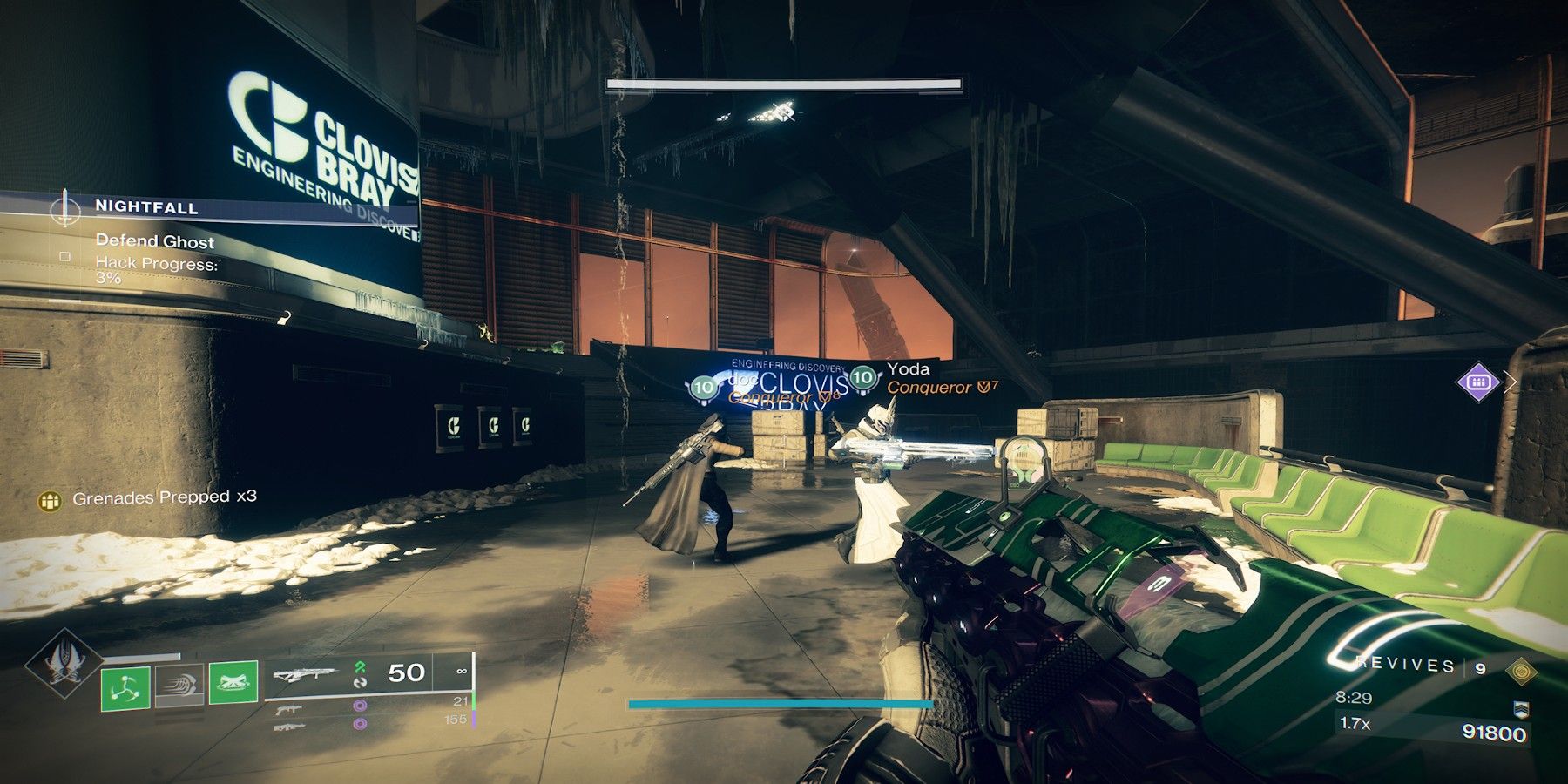Image resolution: width=1568 pixels, height=784 pixels.
Task: Click the submachine gun weapon slot icon
Action: tap(289, 710)
